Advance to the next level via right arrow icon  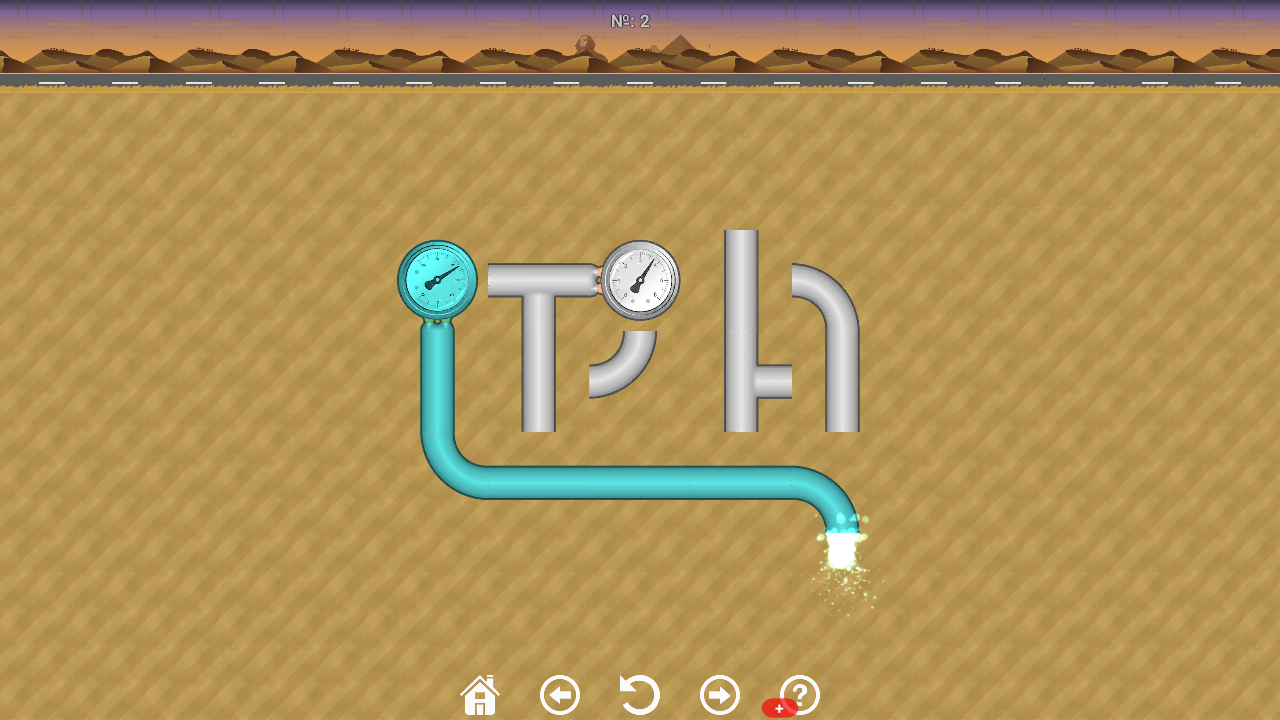(x=719, y=693)
